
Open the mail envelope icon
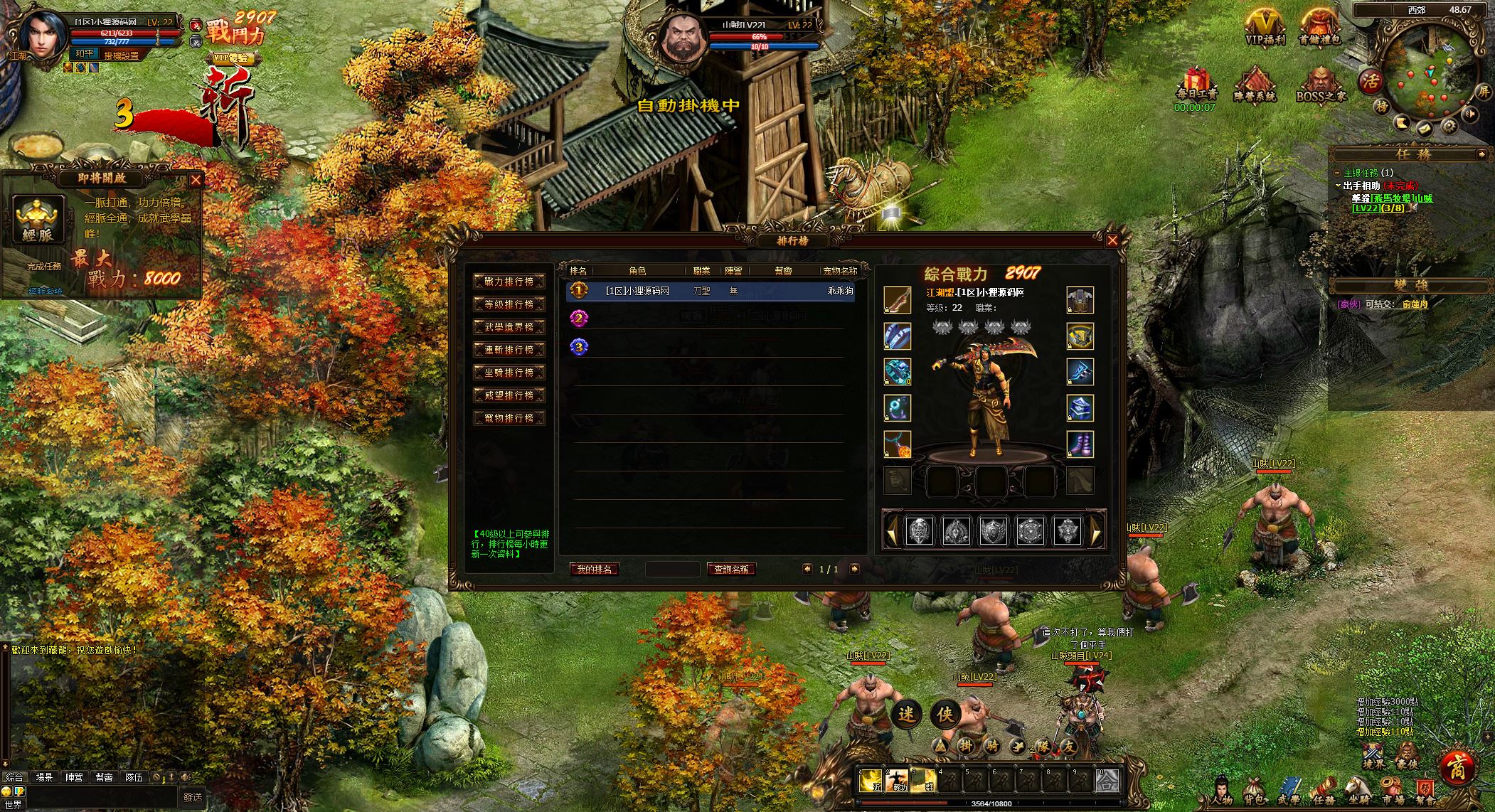(1425, 128)
